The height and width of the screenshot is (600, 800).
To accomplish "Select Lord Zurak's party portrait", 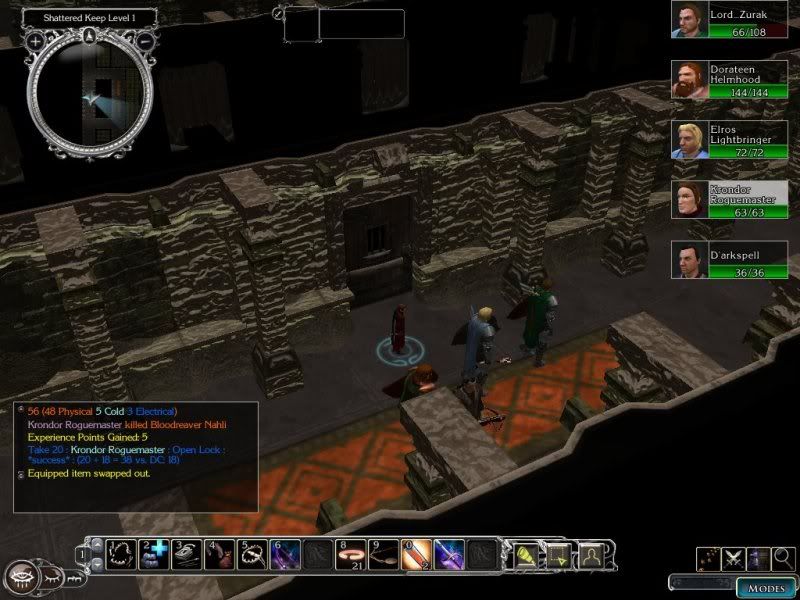I will [687, 20].
